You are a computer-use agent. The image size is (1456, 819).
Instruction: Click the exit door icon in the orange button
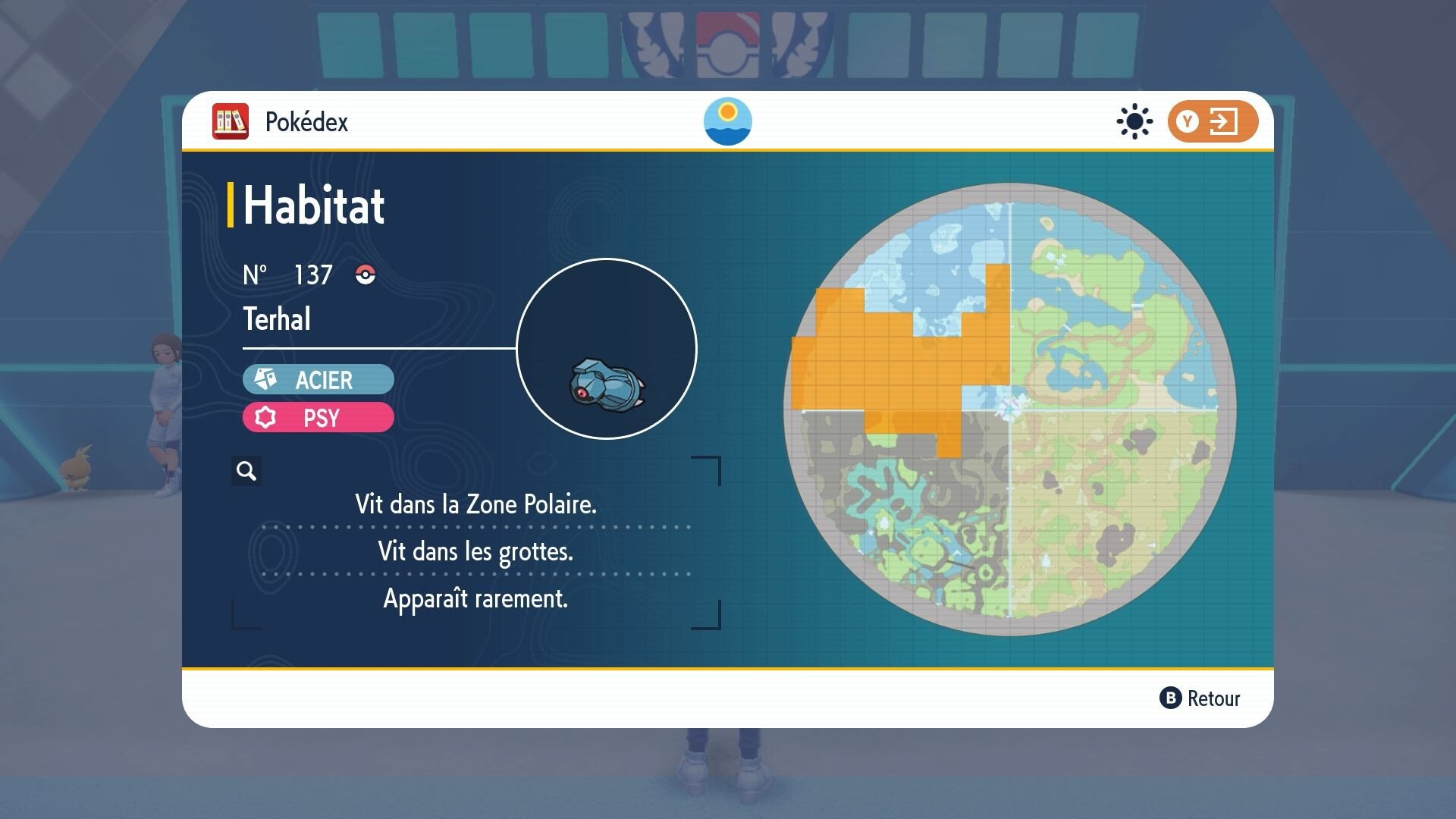pyautogui.click(x=1223, y=121)
